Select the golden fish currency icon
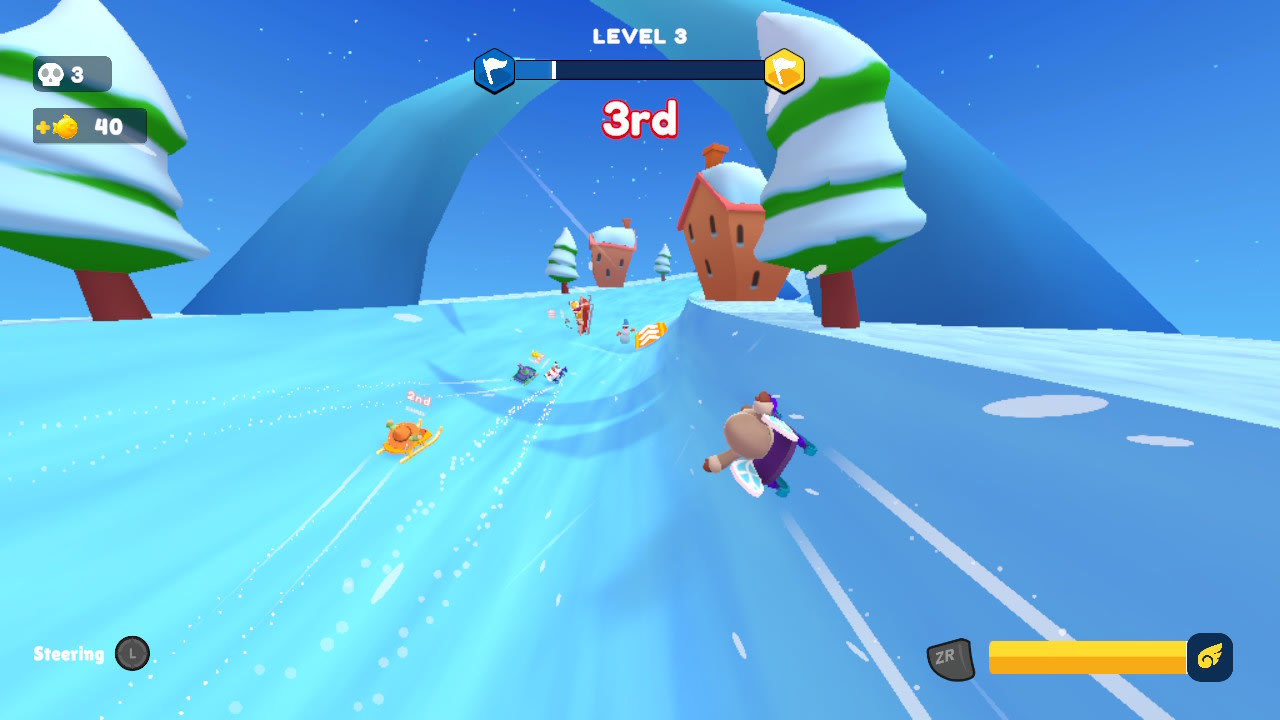The height and width of the screenshot is (720, 1280). coord(64,126)
